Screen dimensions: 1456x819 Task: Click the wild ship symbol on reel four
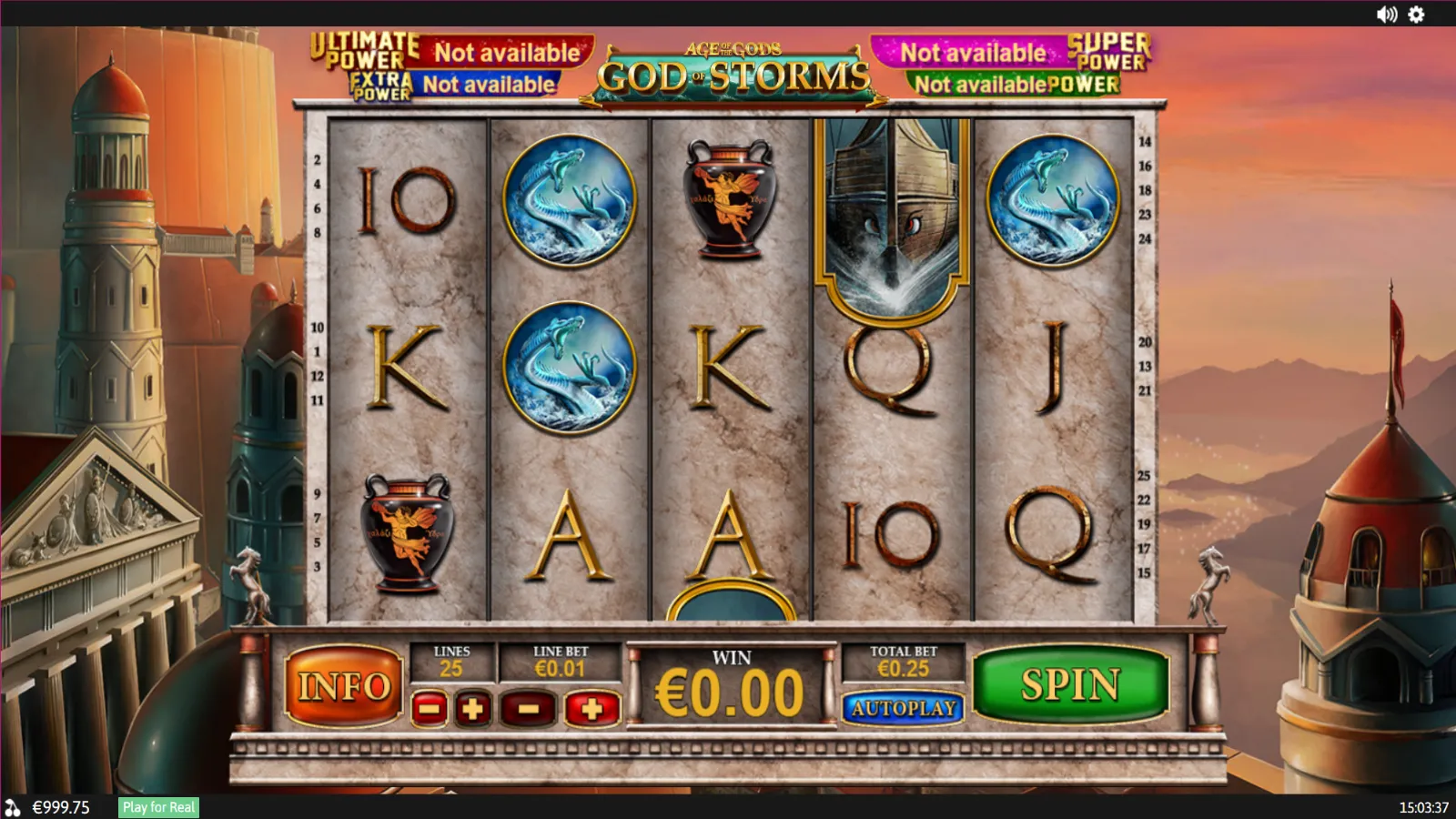pos(887,218)
